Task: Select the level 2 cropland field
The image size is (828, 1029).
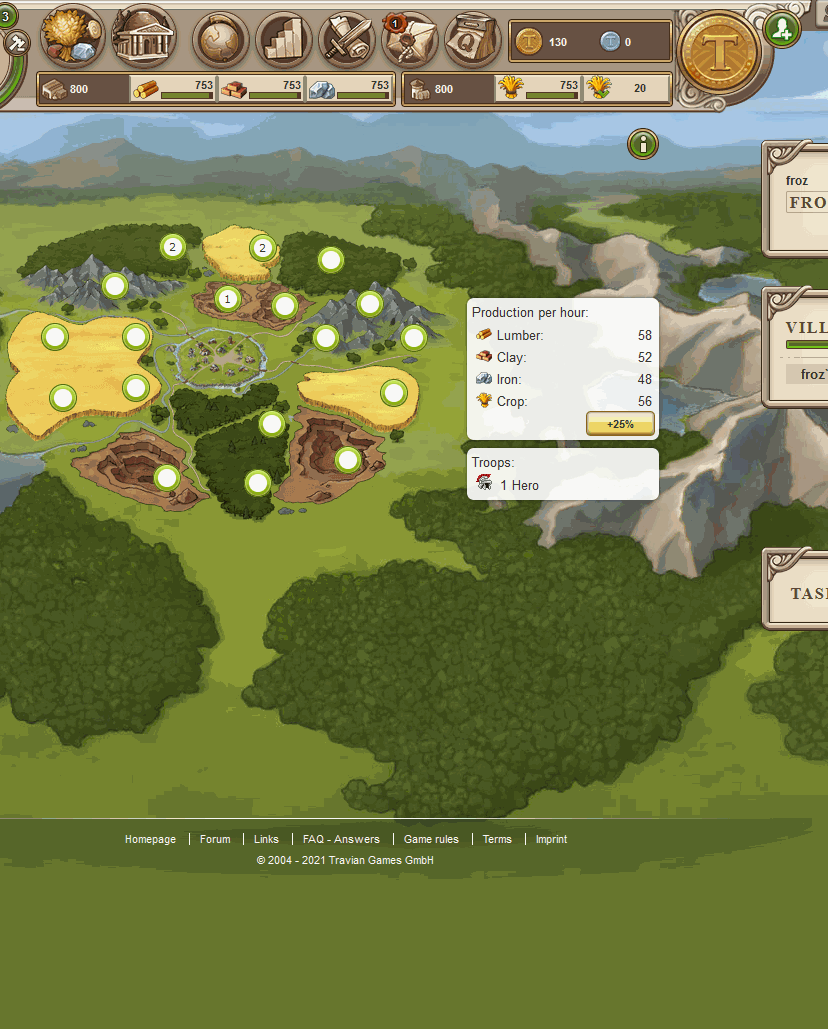Action: (262, 247)
